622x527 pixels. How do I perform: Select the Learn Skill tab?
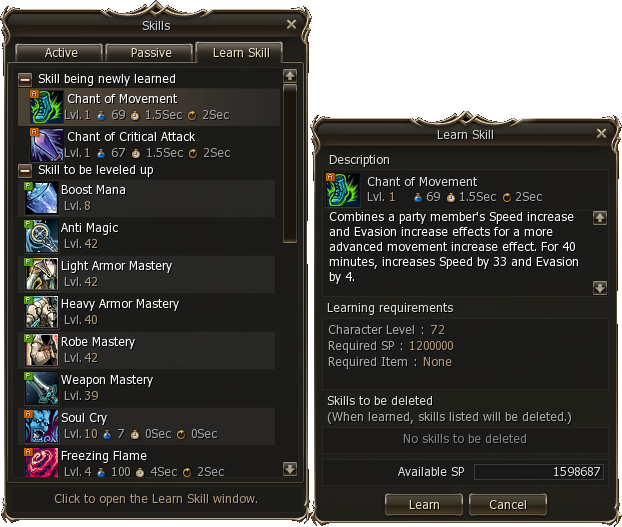click(240, 53)
